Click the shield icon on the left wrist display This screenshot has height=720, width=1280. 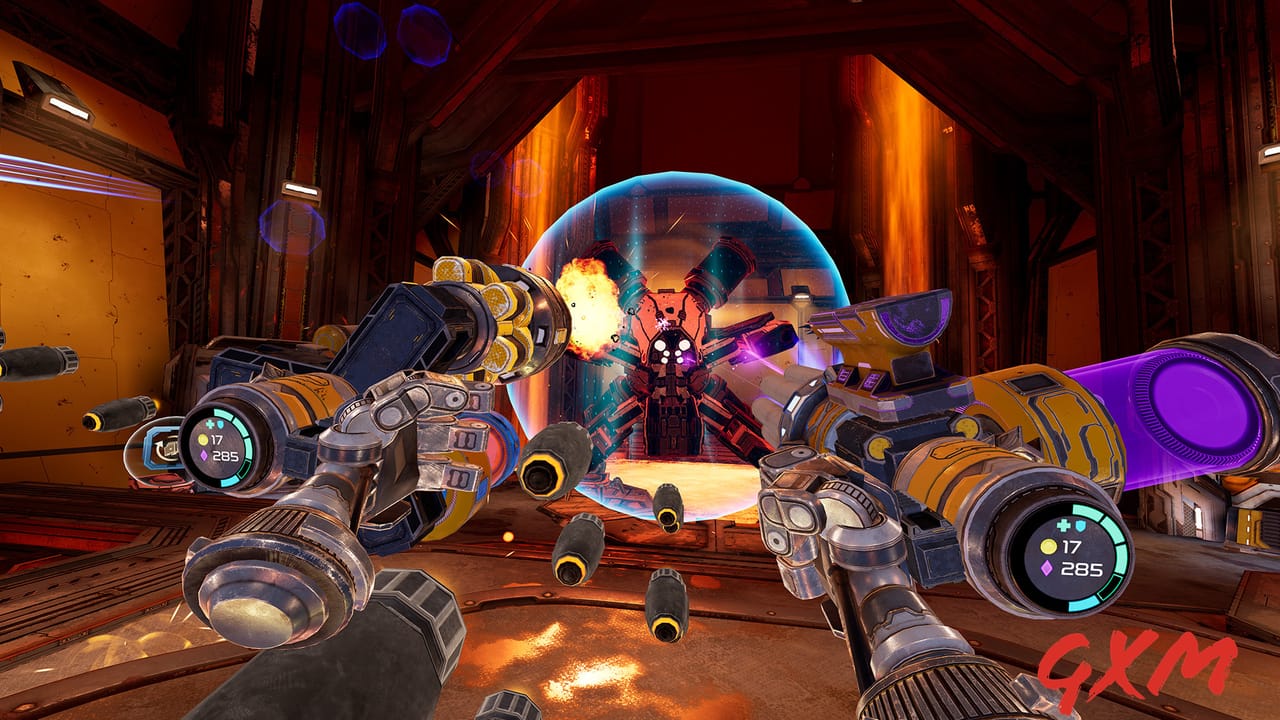pyautogui.click(x=220, y=425)
